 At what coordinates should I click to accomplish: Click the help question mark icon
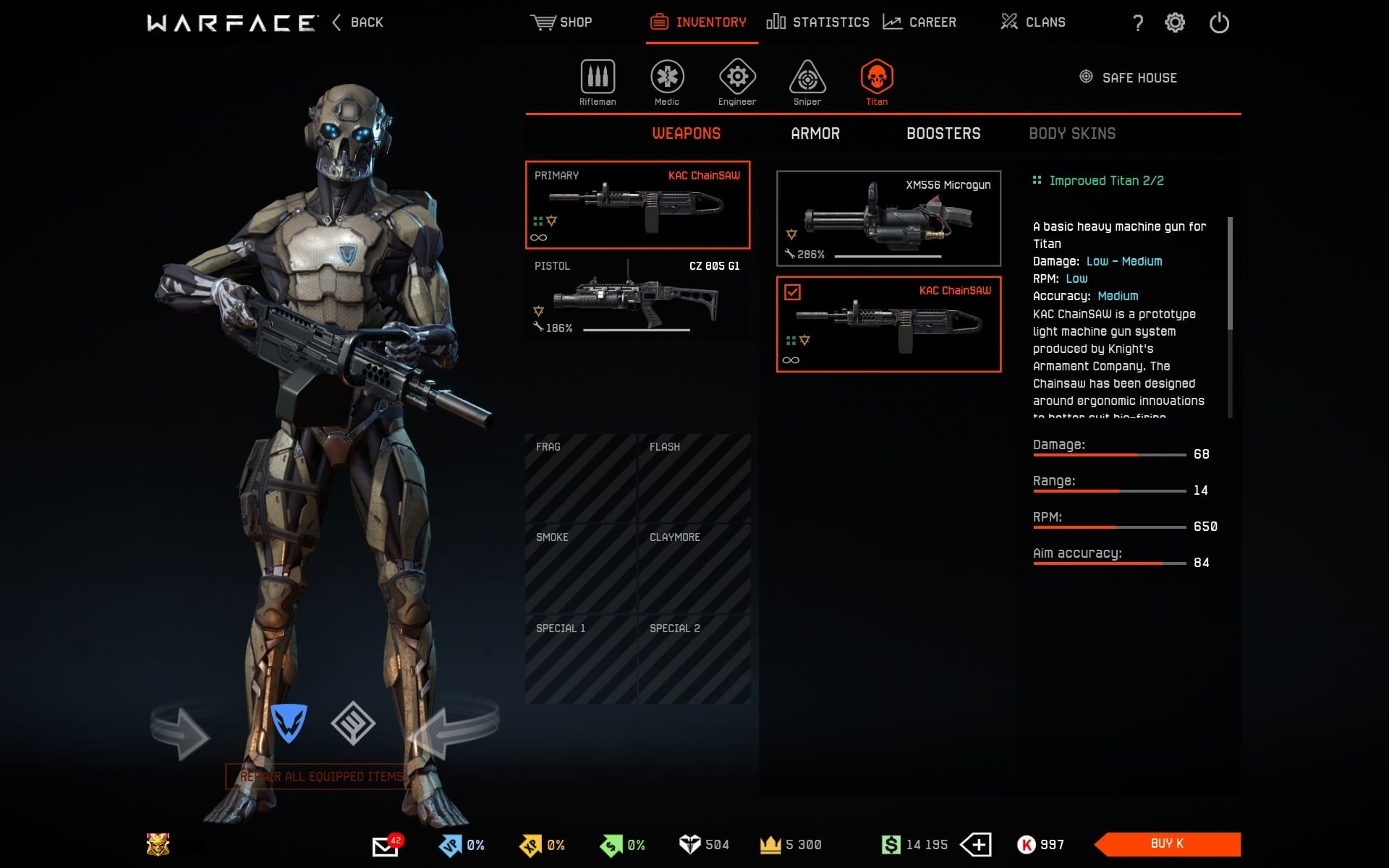pyautogui.click(x=1138, y=23)
